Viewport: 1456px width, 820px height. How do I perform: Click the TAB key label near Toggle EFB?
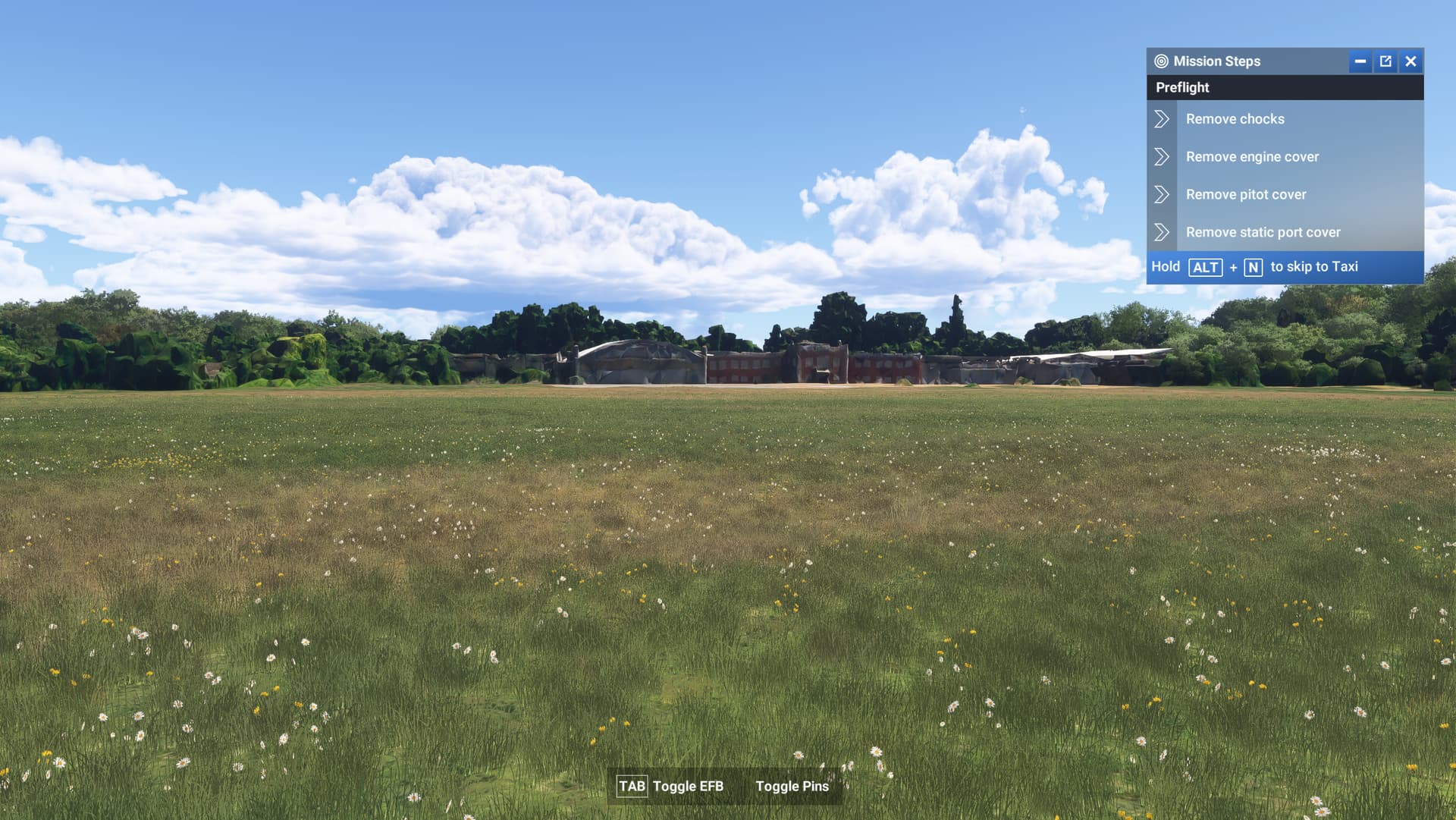tap(633, 787)
